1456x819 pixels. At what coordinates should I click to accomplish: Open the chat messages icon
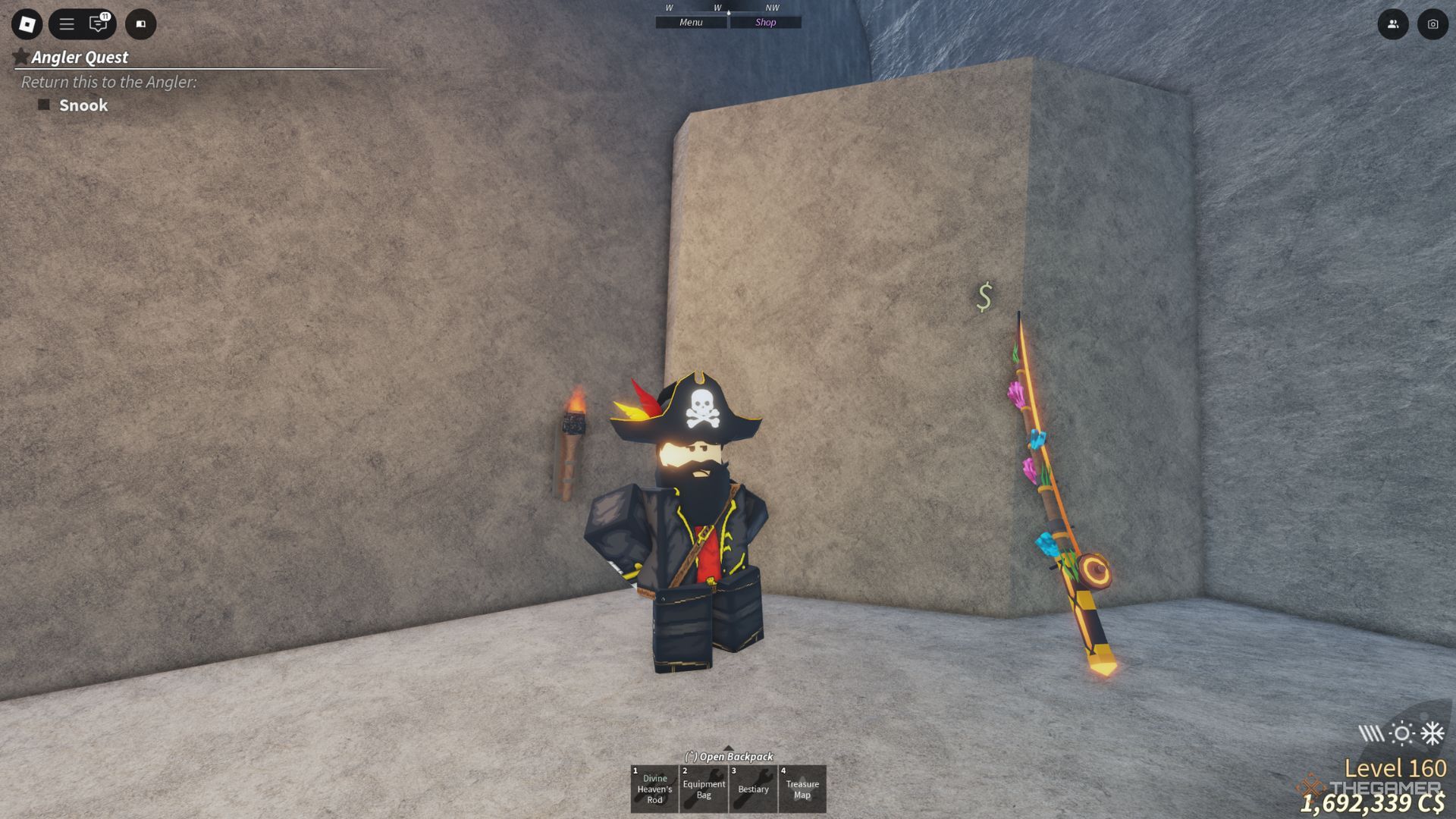[x=99, y=24]
